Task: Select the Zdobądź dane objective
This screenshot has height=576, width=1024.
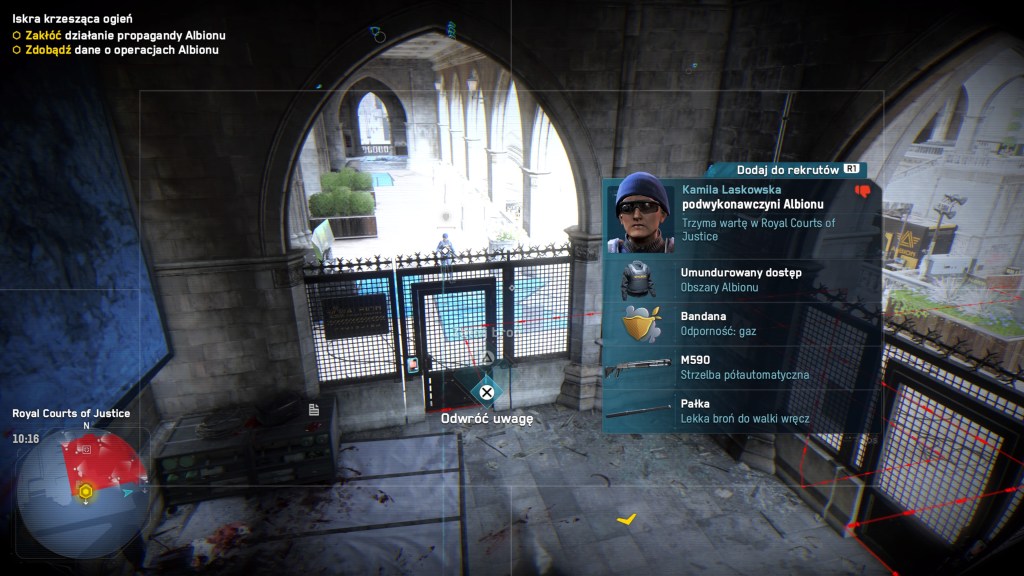Action: coord(116,50)
